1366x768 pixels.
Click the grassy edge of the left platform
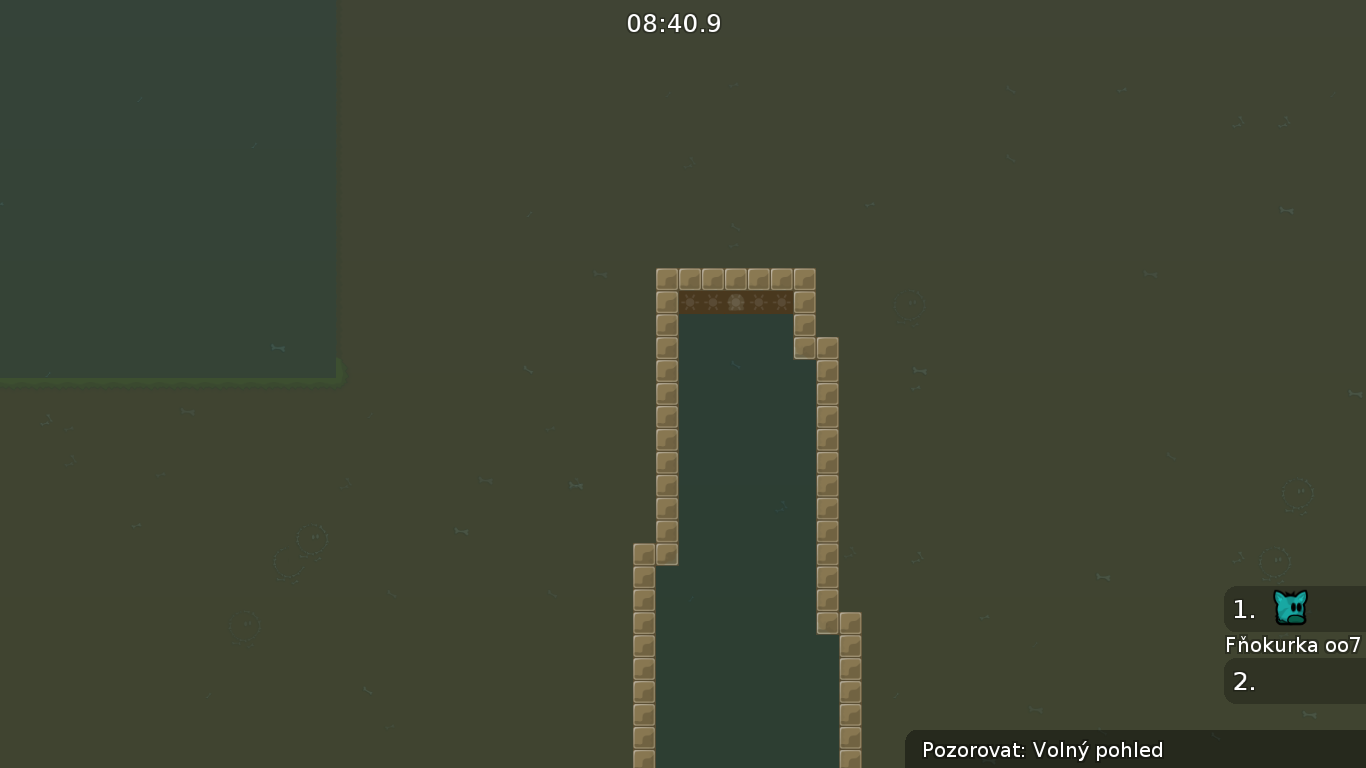point(170,380)
